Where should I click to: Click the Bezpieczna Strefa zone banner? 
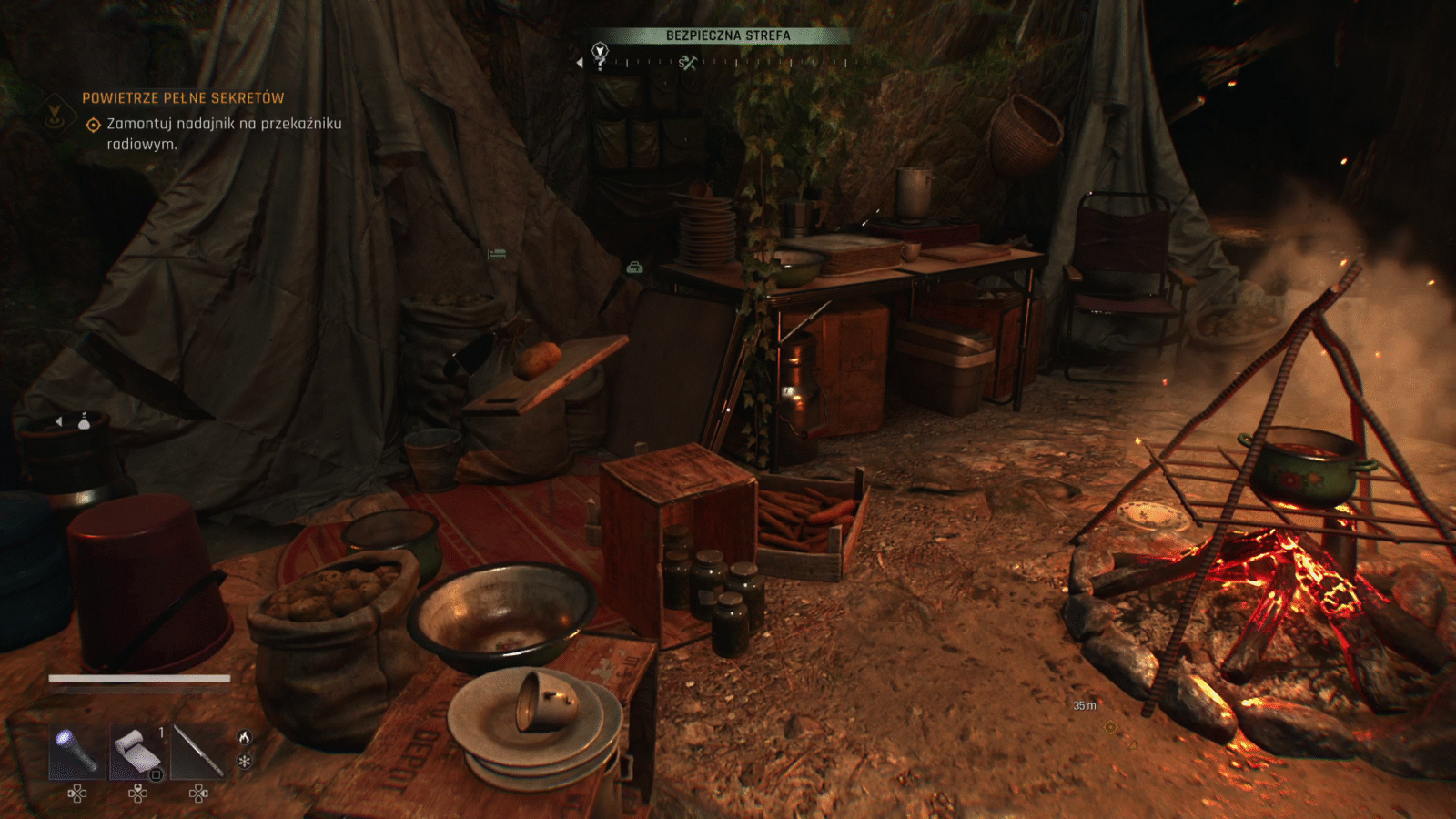(728, 35)
